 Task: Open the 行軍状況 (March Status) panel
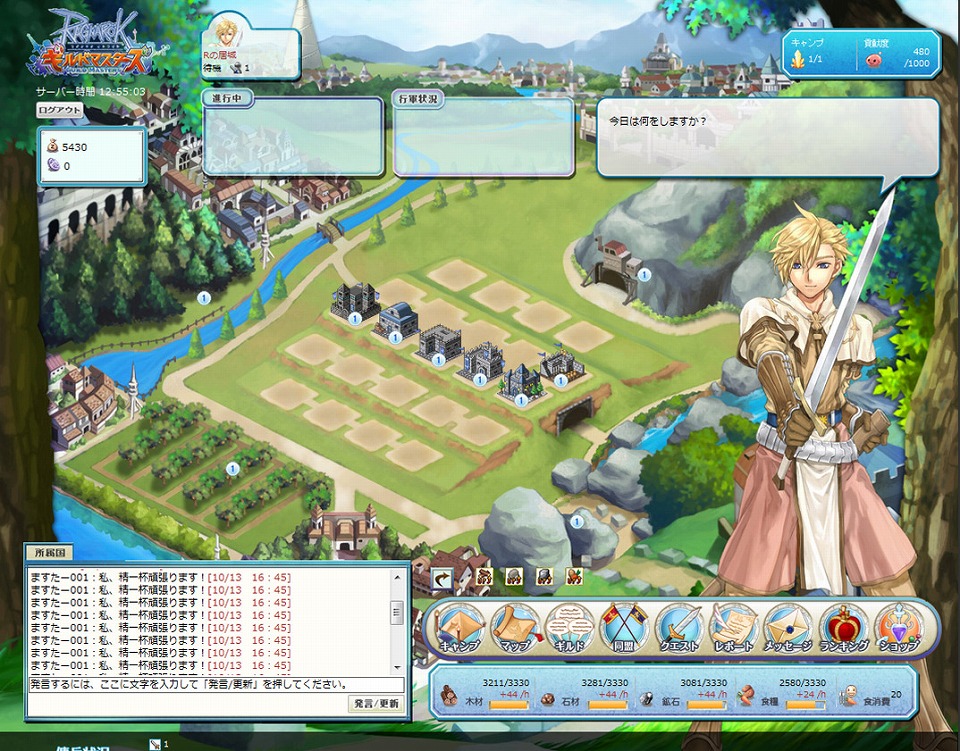pyautogui.click(x=484, y=137)
